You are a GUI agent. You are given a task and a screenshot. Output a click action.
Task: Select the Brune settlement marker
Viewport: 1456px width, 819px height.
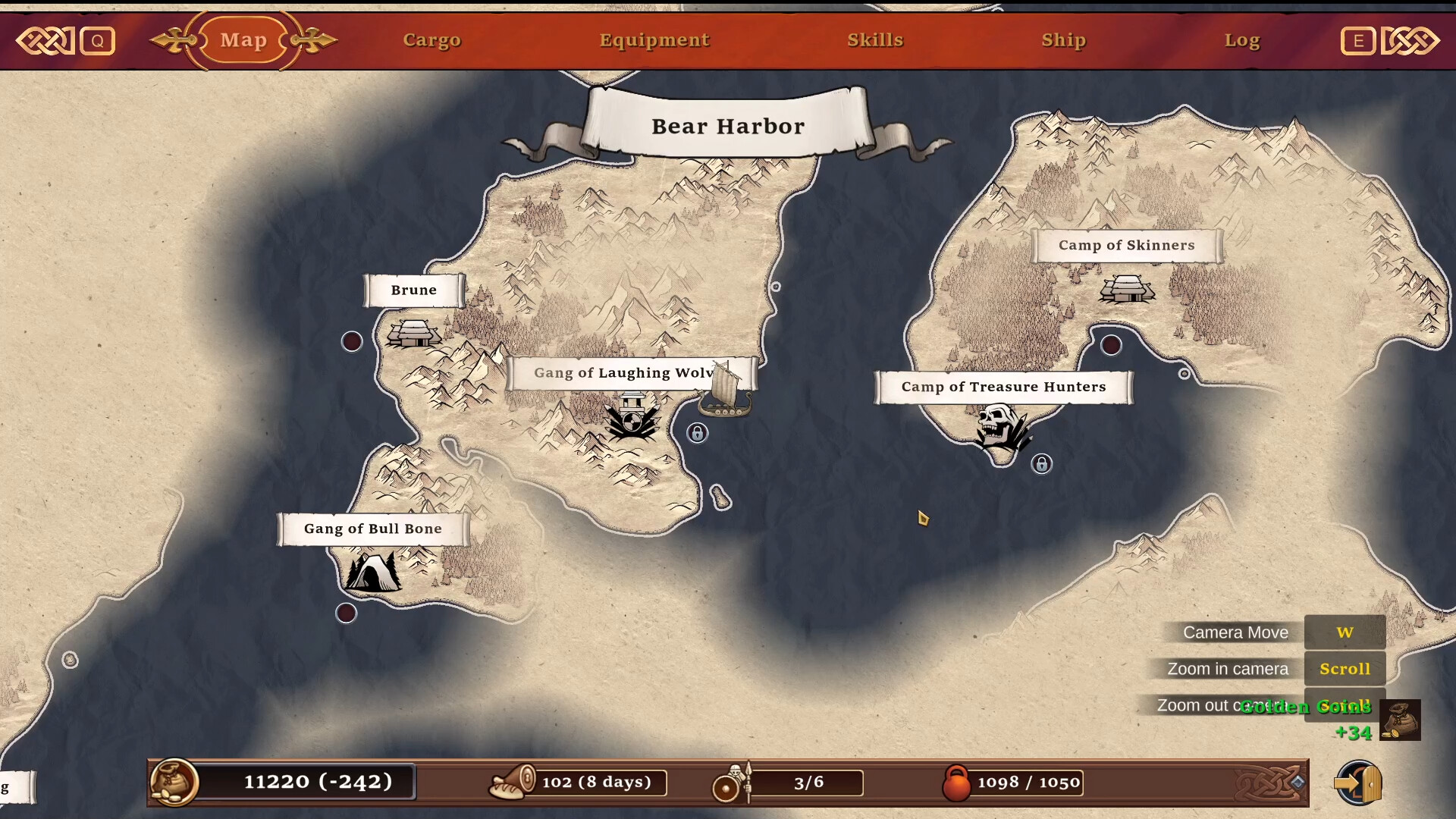pyautogui.click(x=413, y=332)
